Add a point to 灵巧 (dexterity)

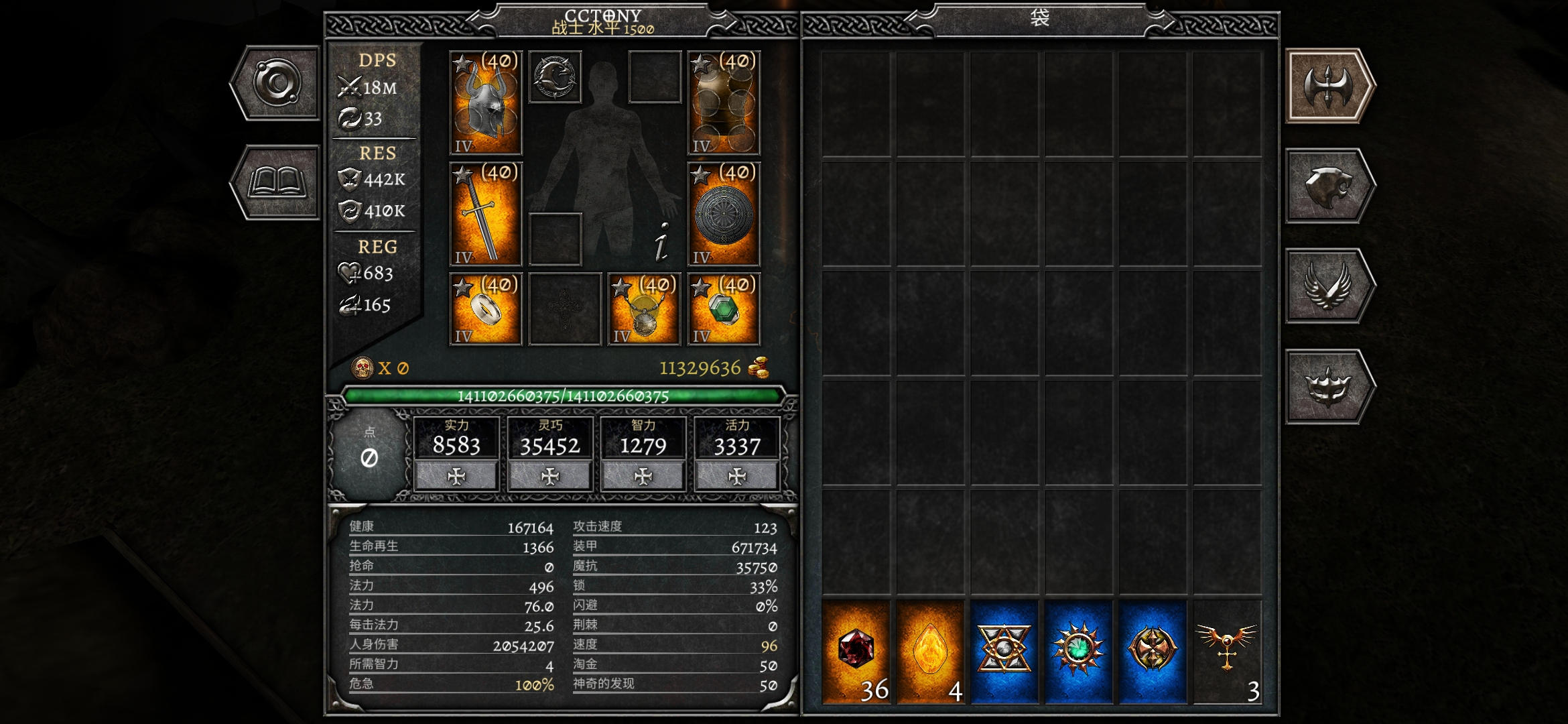tap(550, 476)
